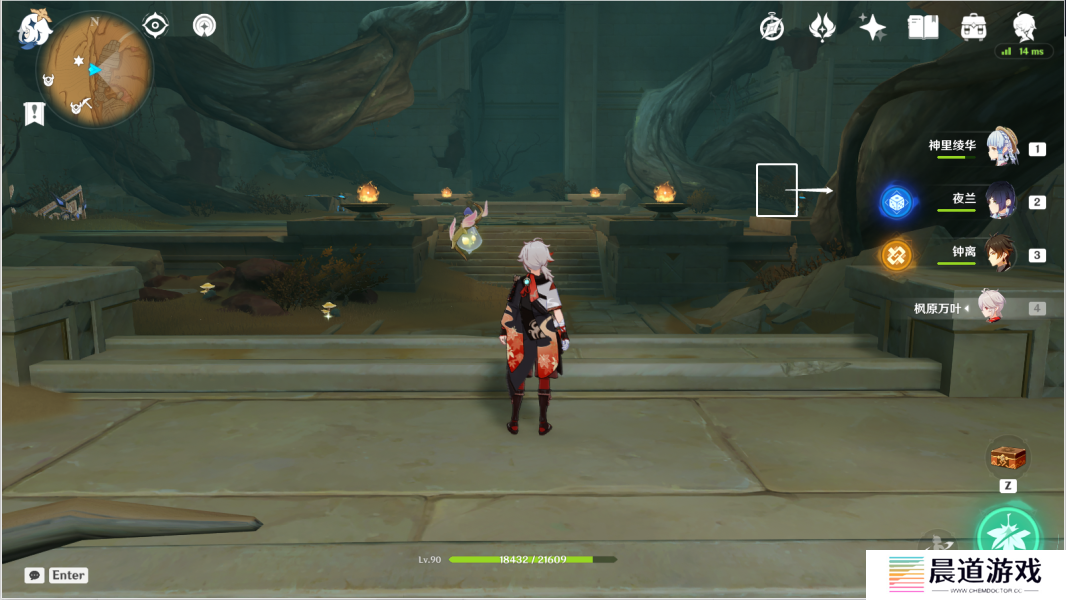Open the backpack inventory
Viewport: 1066px width, 600px height.
coord(974,27)
